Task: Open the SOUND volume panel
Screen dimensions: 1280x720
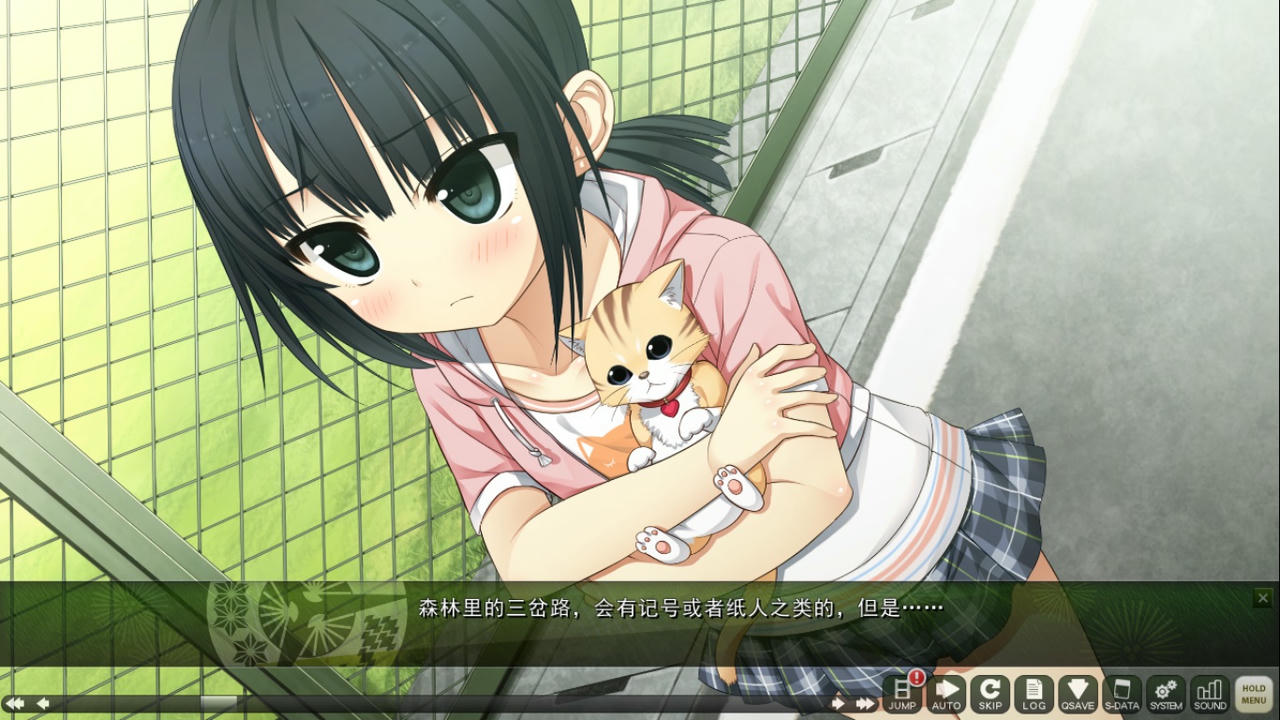Action: click(1208, 692)
